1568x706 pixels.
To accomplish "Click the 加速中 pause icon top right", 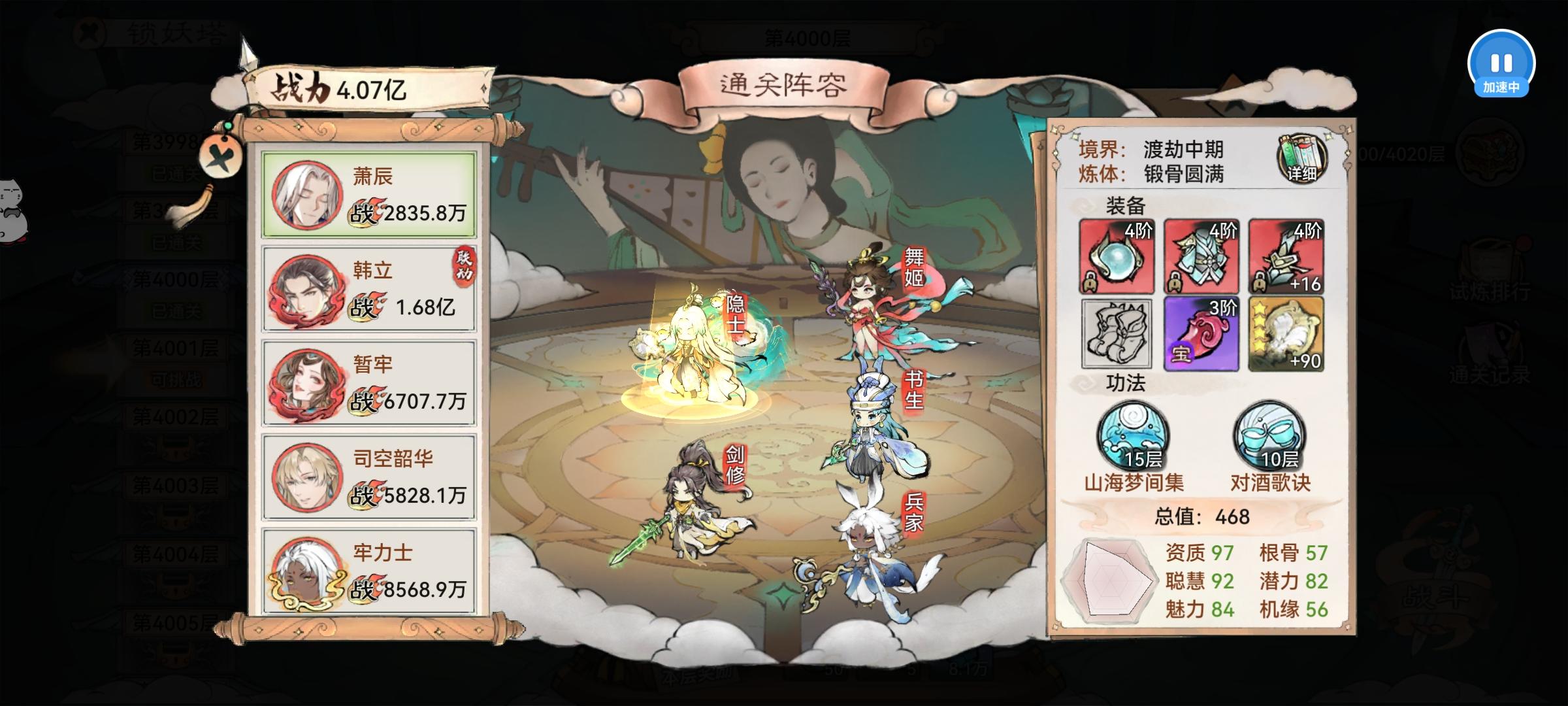I will [1502, 63].
